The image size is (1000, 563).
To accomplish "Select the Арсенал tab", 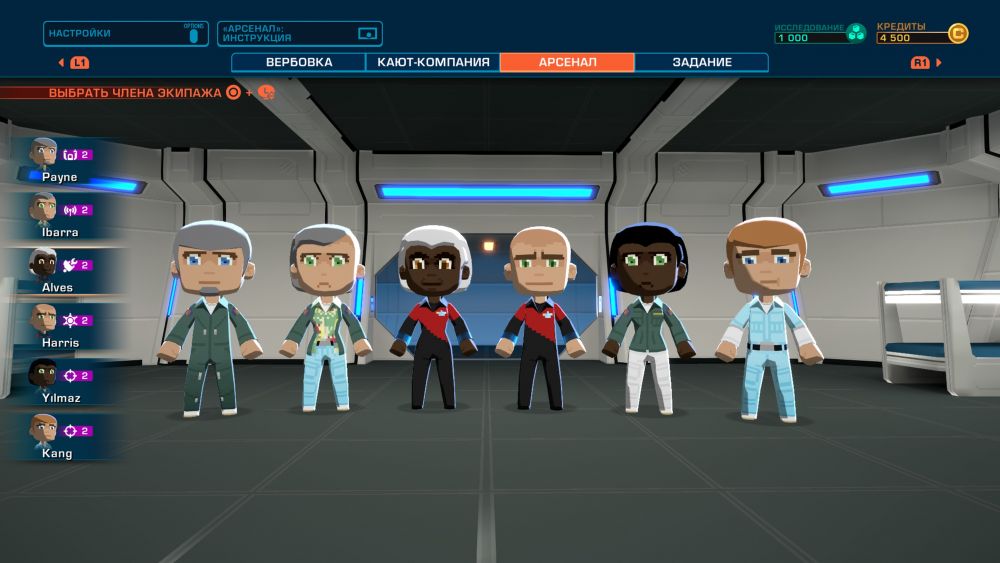I will coord(567,62).
